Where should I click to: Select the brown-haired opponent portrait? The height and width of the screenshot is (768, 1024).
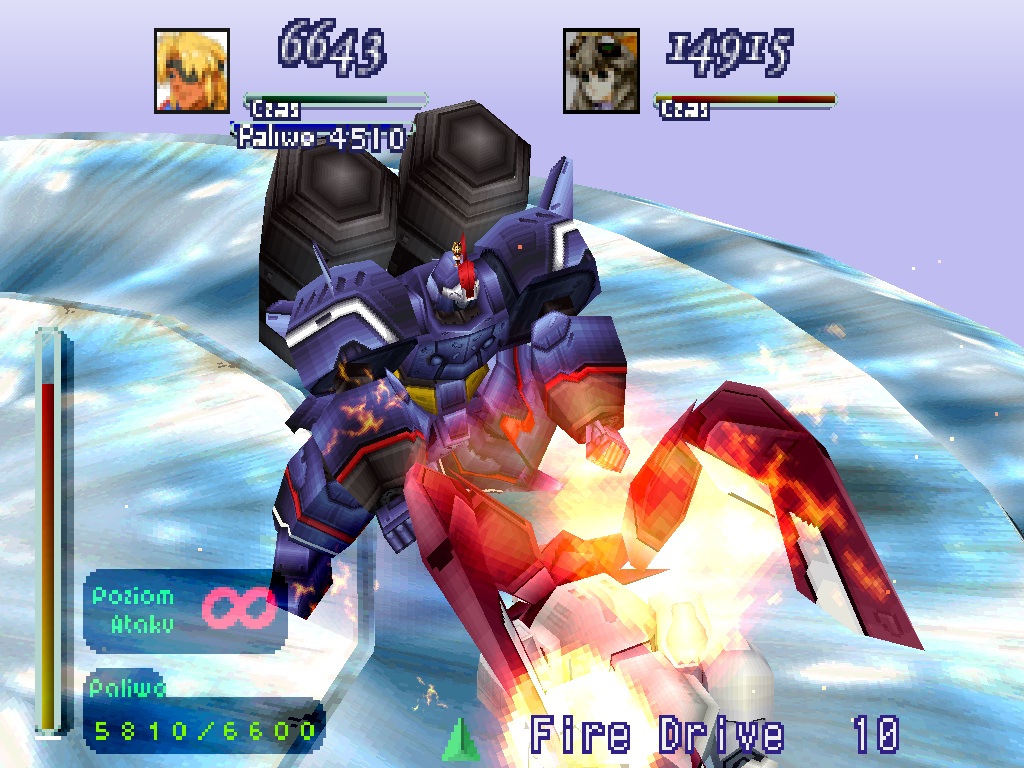[x=601, y=70]
